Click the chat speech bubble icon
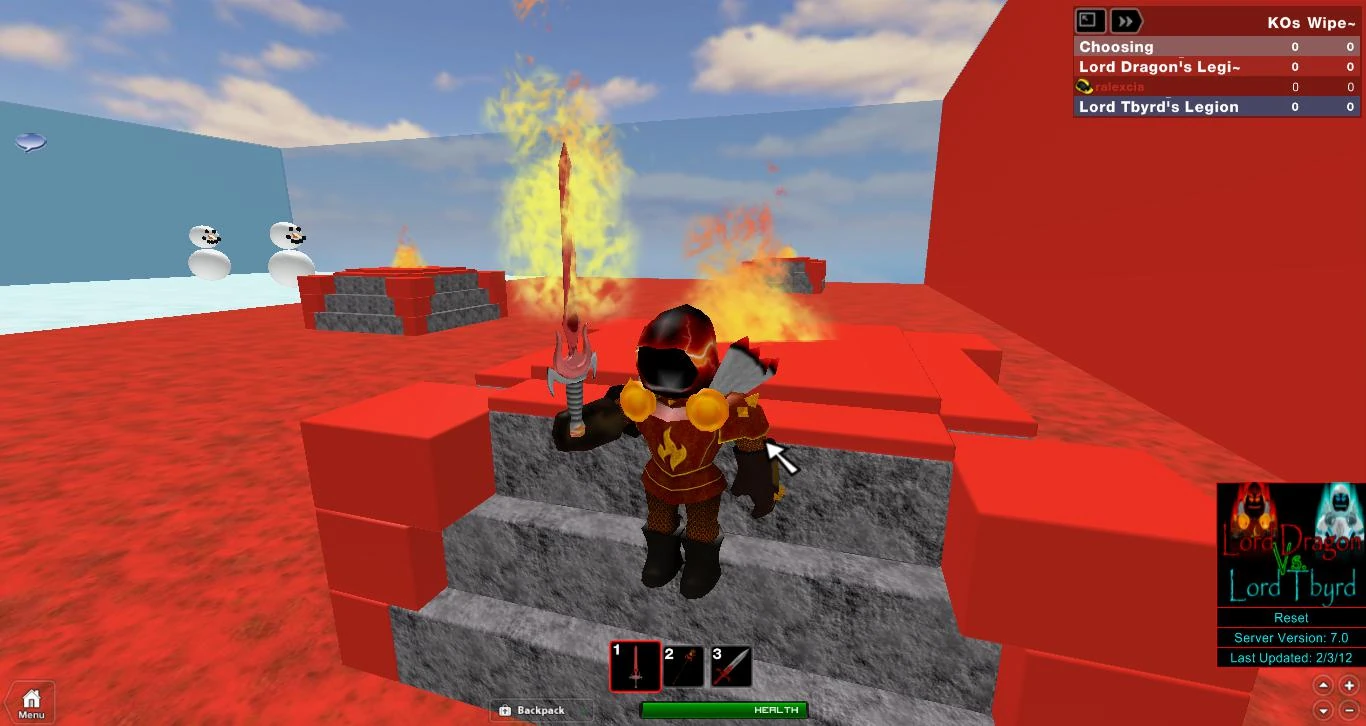This screenshot has width=1366, height=726. pyautogui.click(x=31, y=143)
